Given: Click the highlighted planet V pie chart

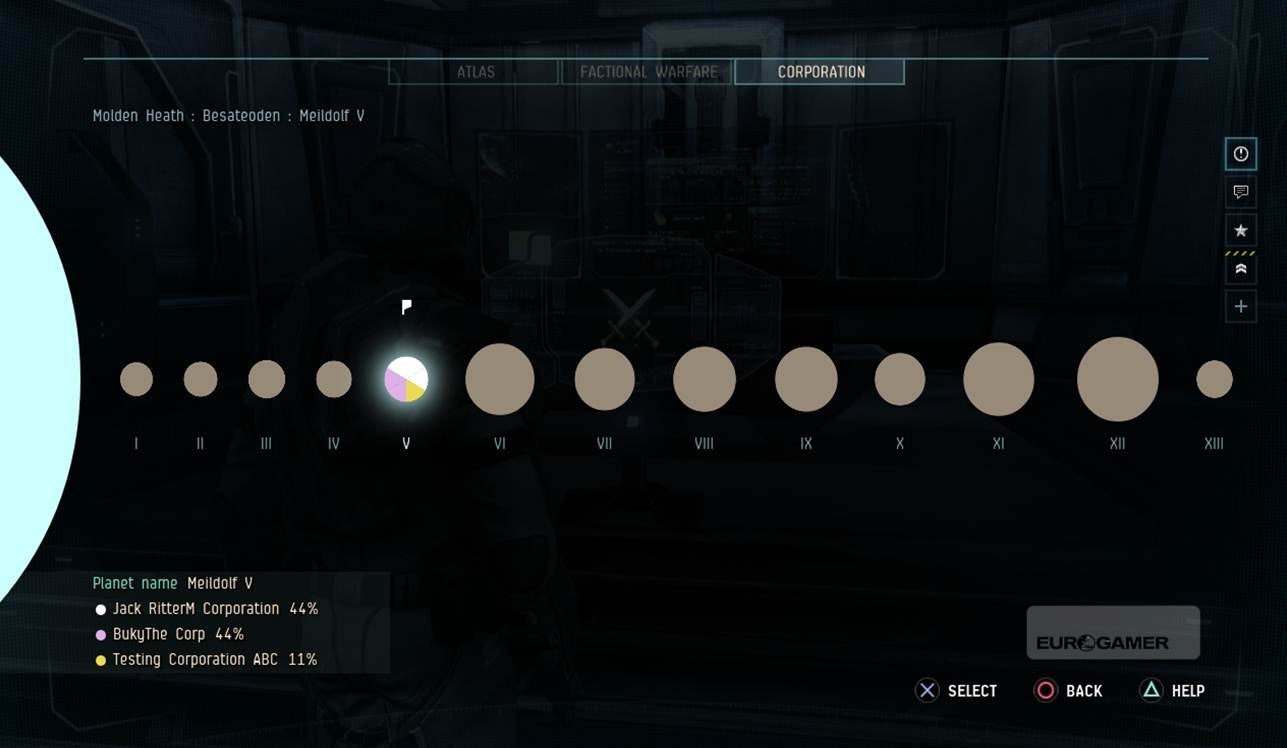Looking at the screenshot, I should (x=406, y=379).
